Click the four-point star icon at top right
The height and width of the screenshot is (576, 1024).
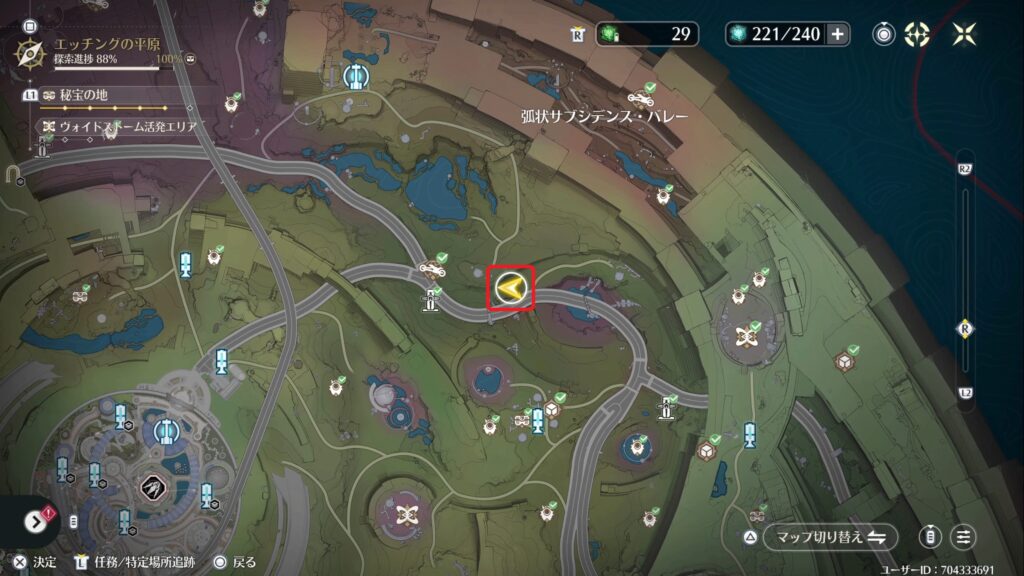click(965, 34)
